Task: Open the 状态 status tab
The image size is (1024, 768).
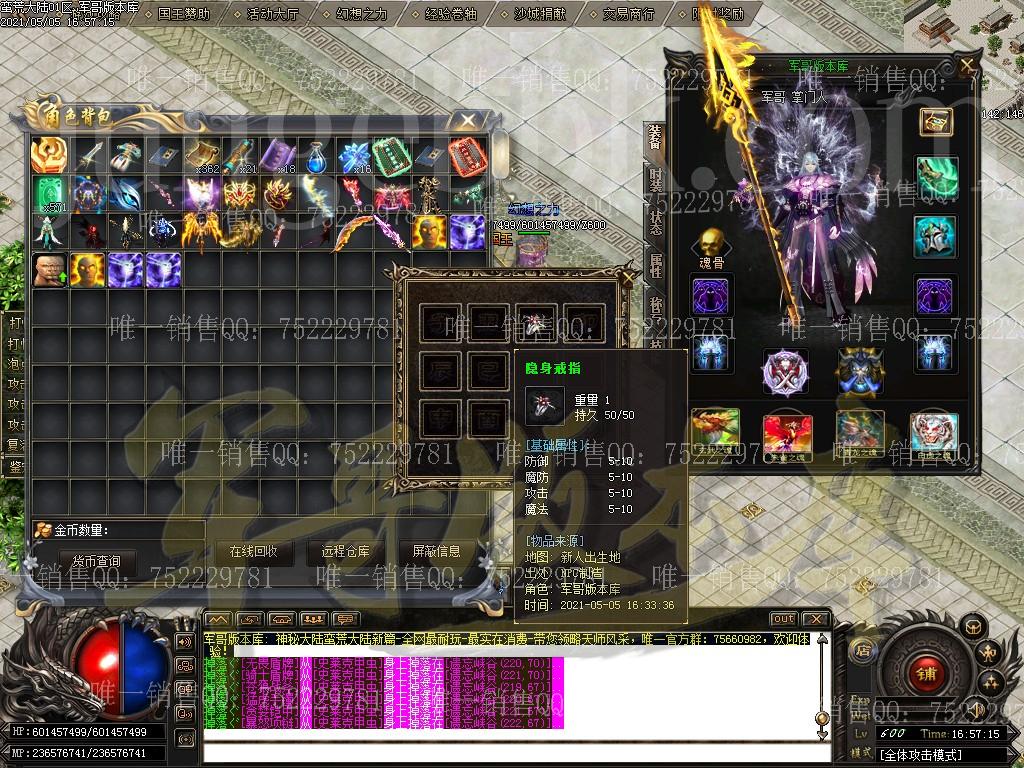Action: 655,222
